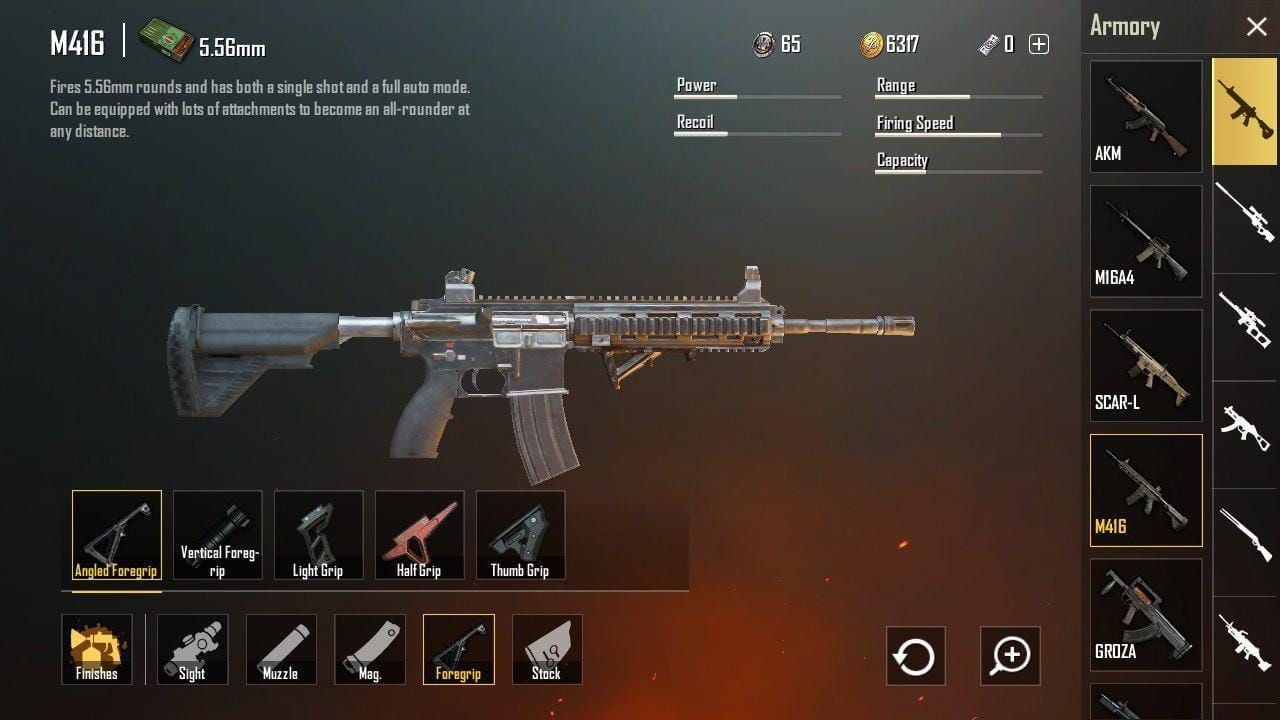Image resolution: width=1280 pixels, height=720 pixels.
Task: Pick the Thumb Grip attachment
Action: coord(521,535)
